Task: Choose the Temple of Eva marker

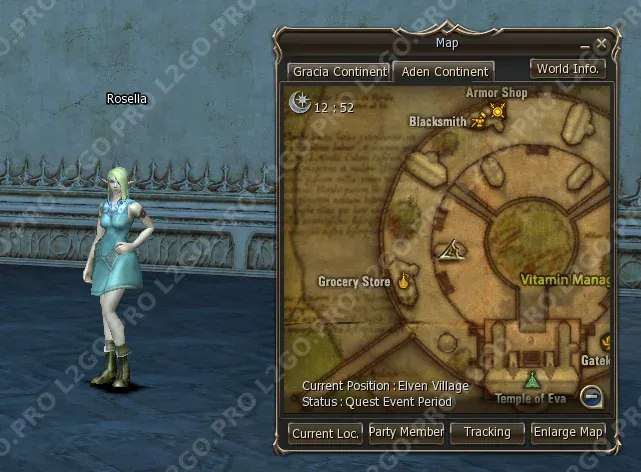Action: click(532, 380)
